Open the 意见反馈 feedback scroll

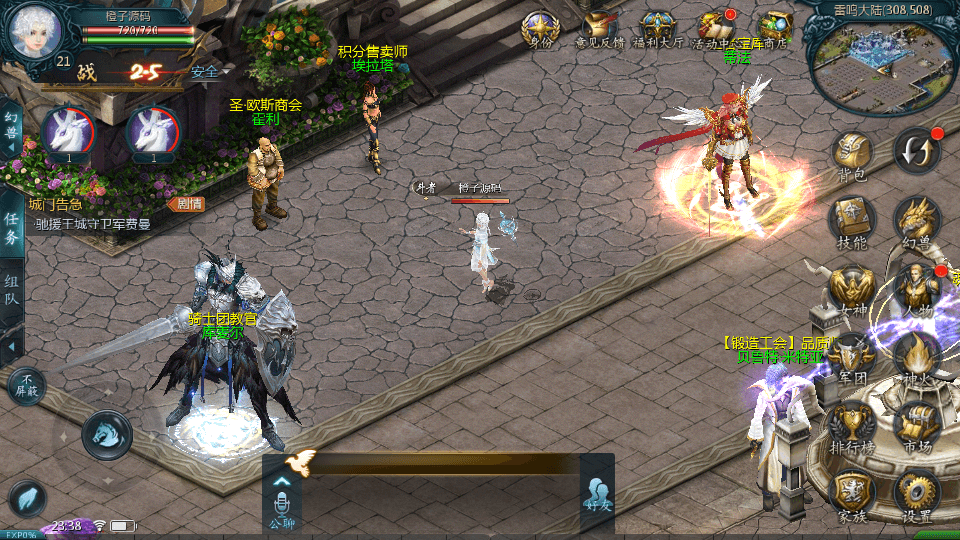pyautogui.click(x=599, y=29)
